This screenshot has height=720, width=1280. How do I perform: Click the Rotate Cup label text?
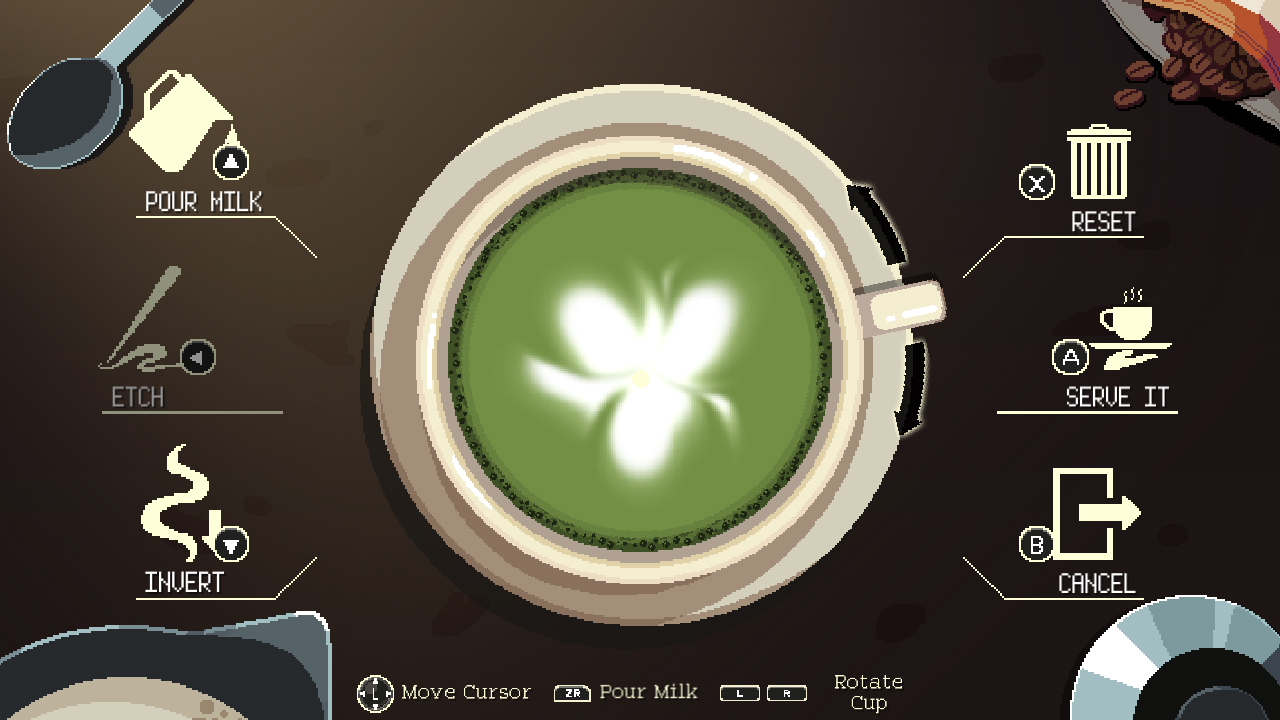coord(867,691)
